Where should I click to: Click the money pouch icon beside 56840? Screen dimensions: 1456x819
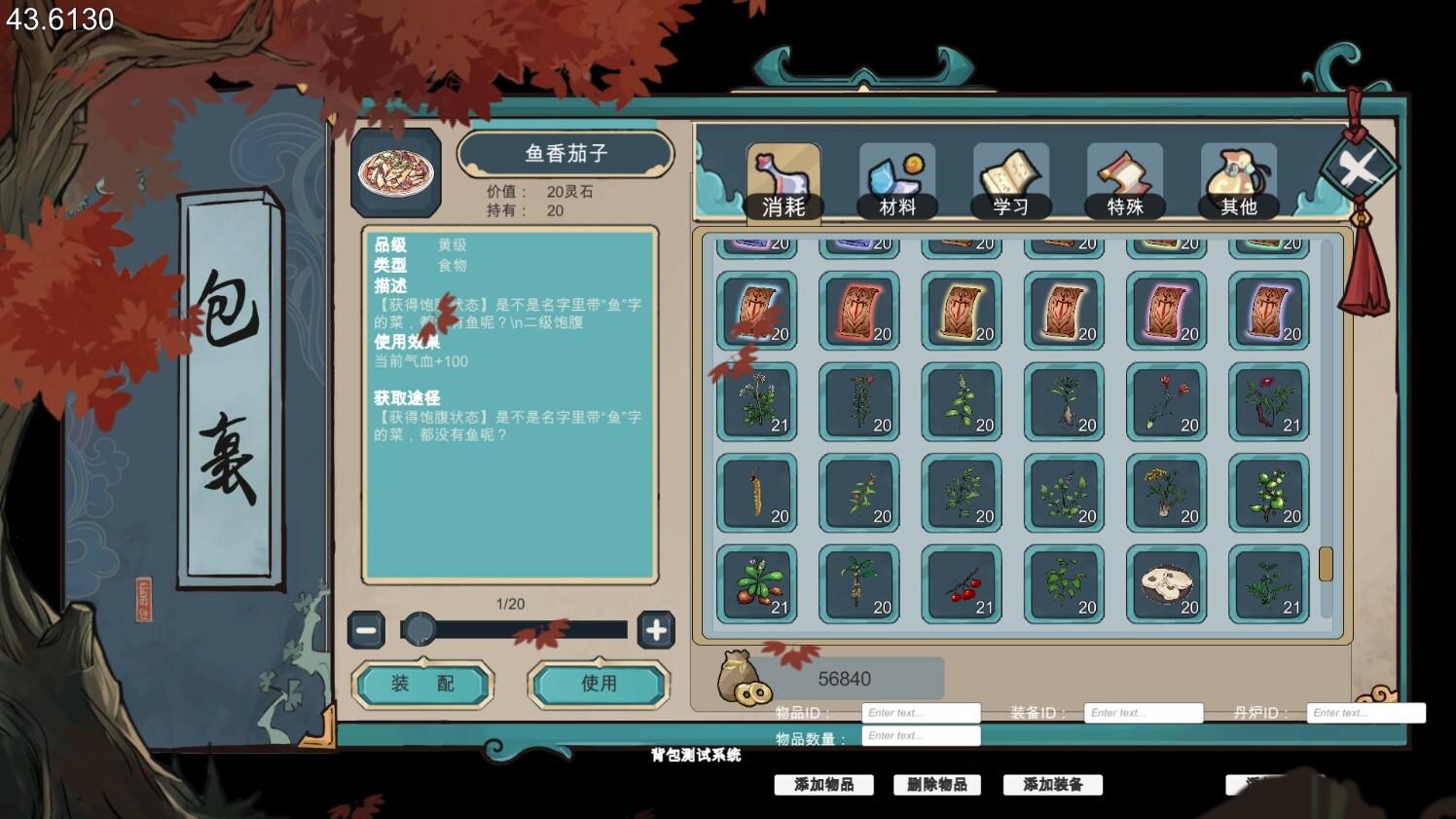pyautogui.click(x=740, y=679)
